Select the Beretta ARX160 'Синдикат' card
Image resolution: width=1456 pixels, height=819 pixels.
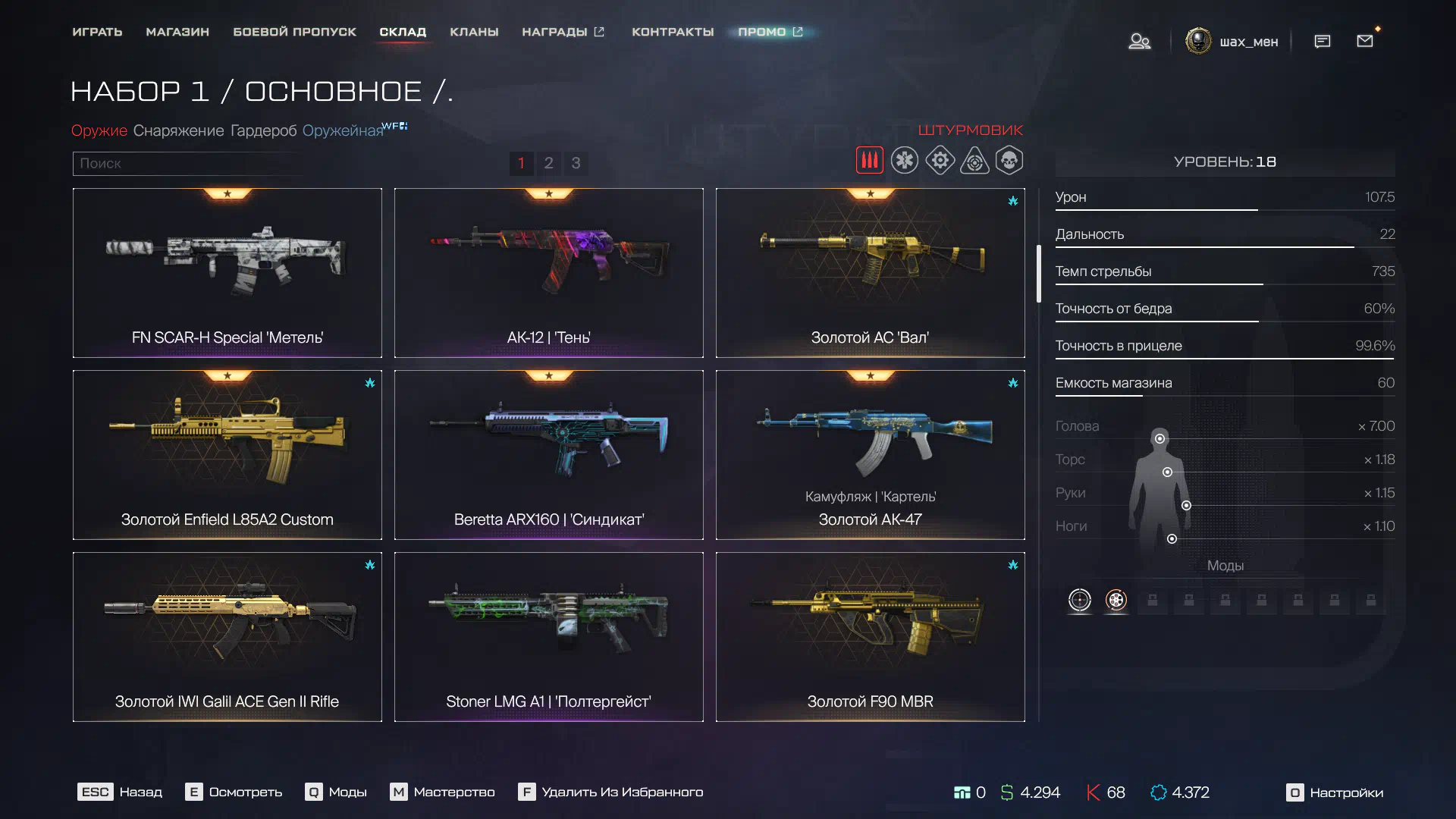point(548,454)
